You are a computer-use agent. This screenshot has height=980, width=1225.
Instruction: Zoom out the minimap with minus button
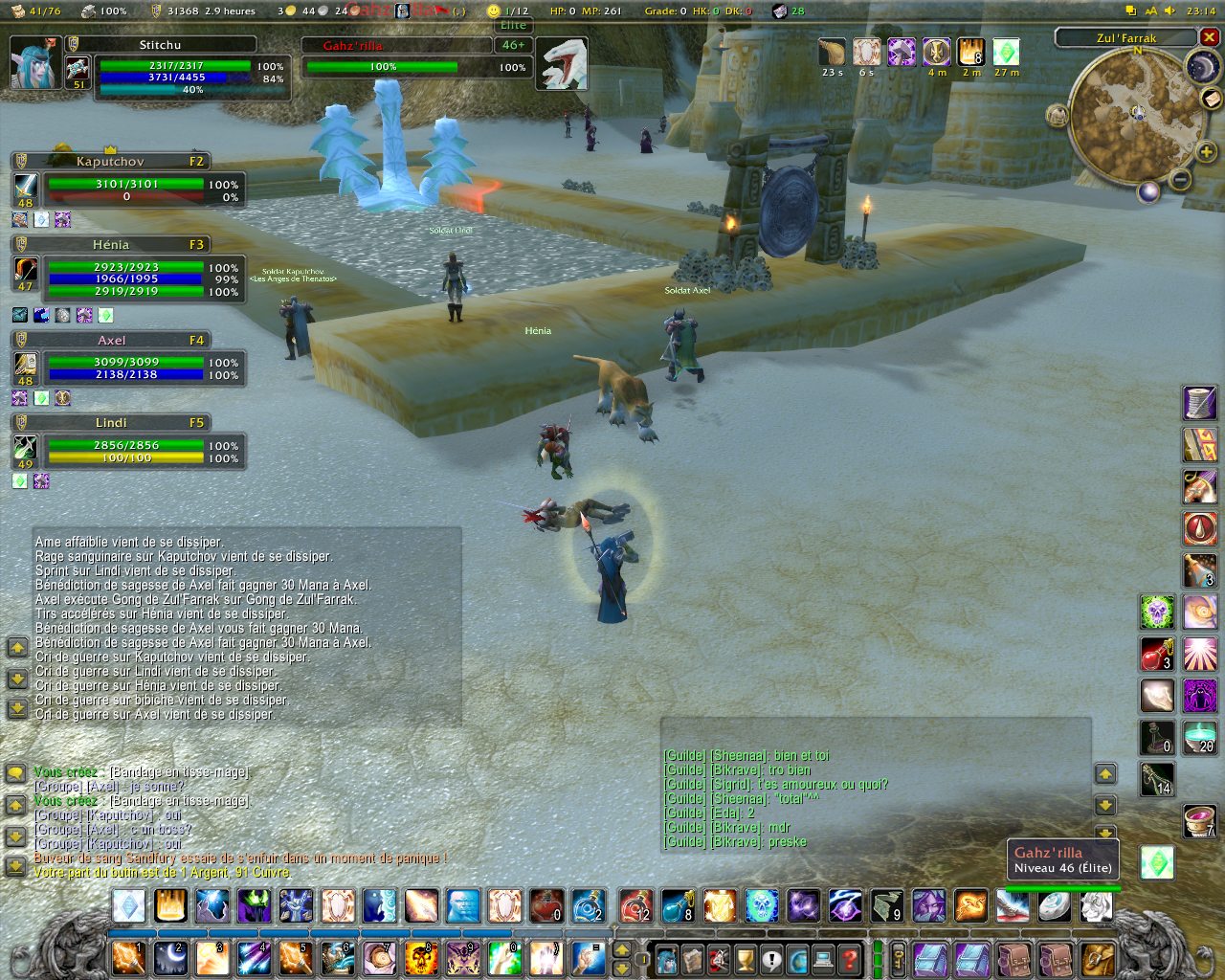pyautogui.click(x=1181, y=179)
